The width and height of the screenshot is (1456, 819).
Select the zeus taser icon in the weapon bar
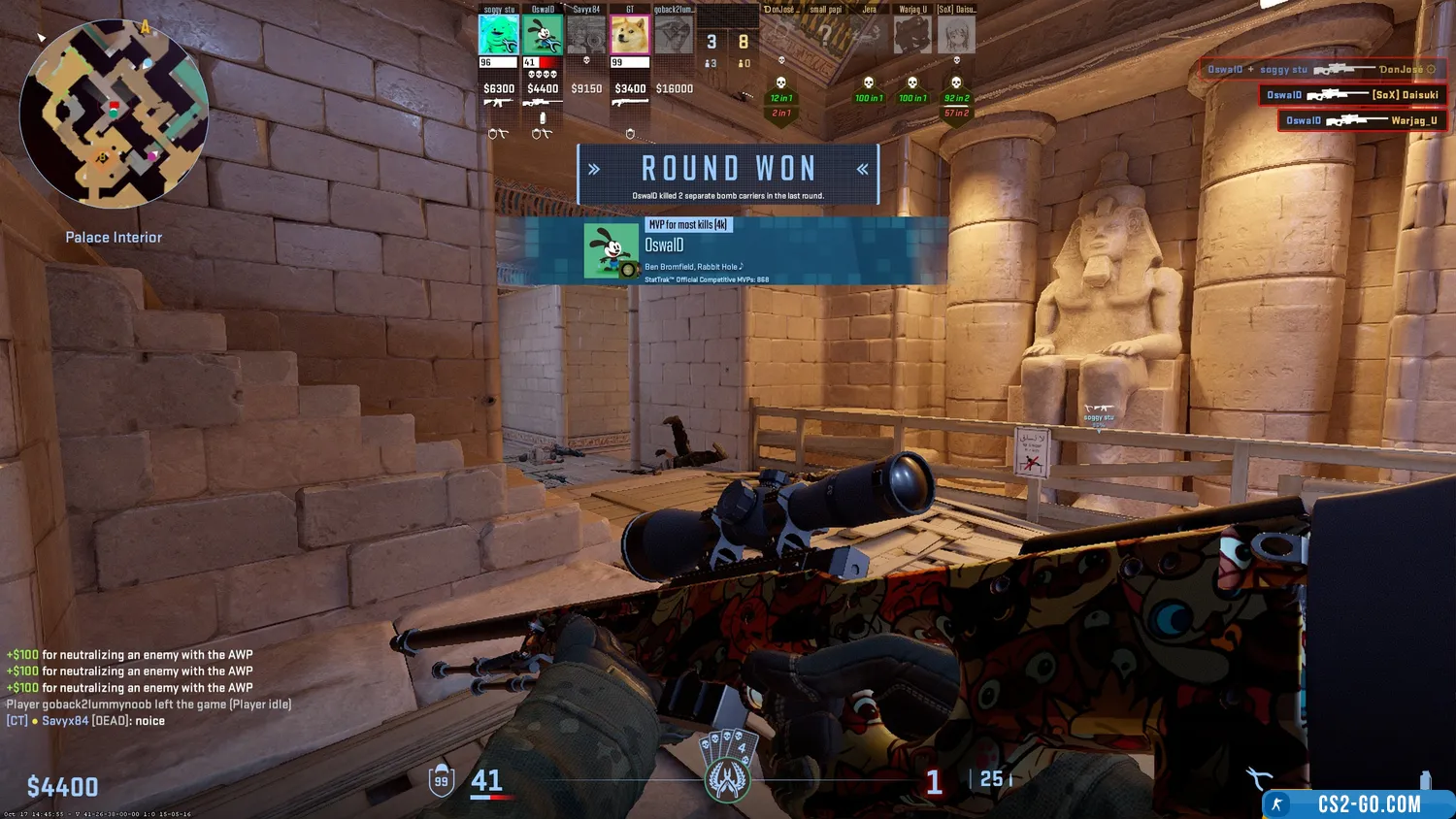[1259, 778]
